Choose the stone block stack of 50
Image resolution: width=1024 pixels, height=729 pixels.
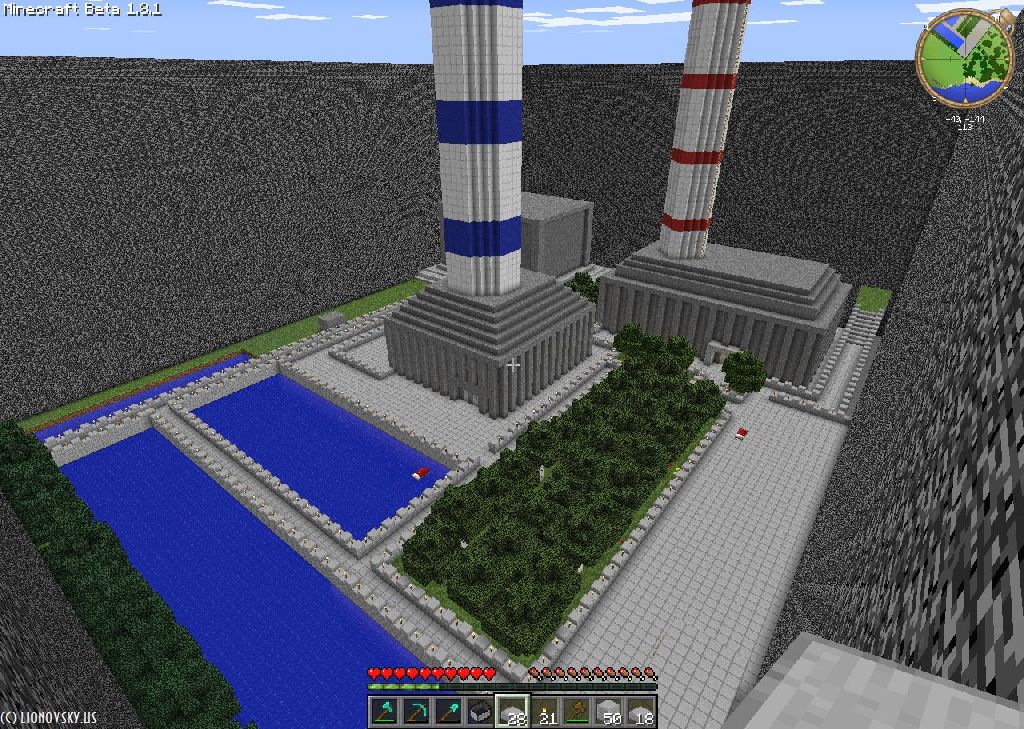(x=609, y=711)
